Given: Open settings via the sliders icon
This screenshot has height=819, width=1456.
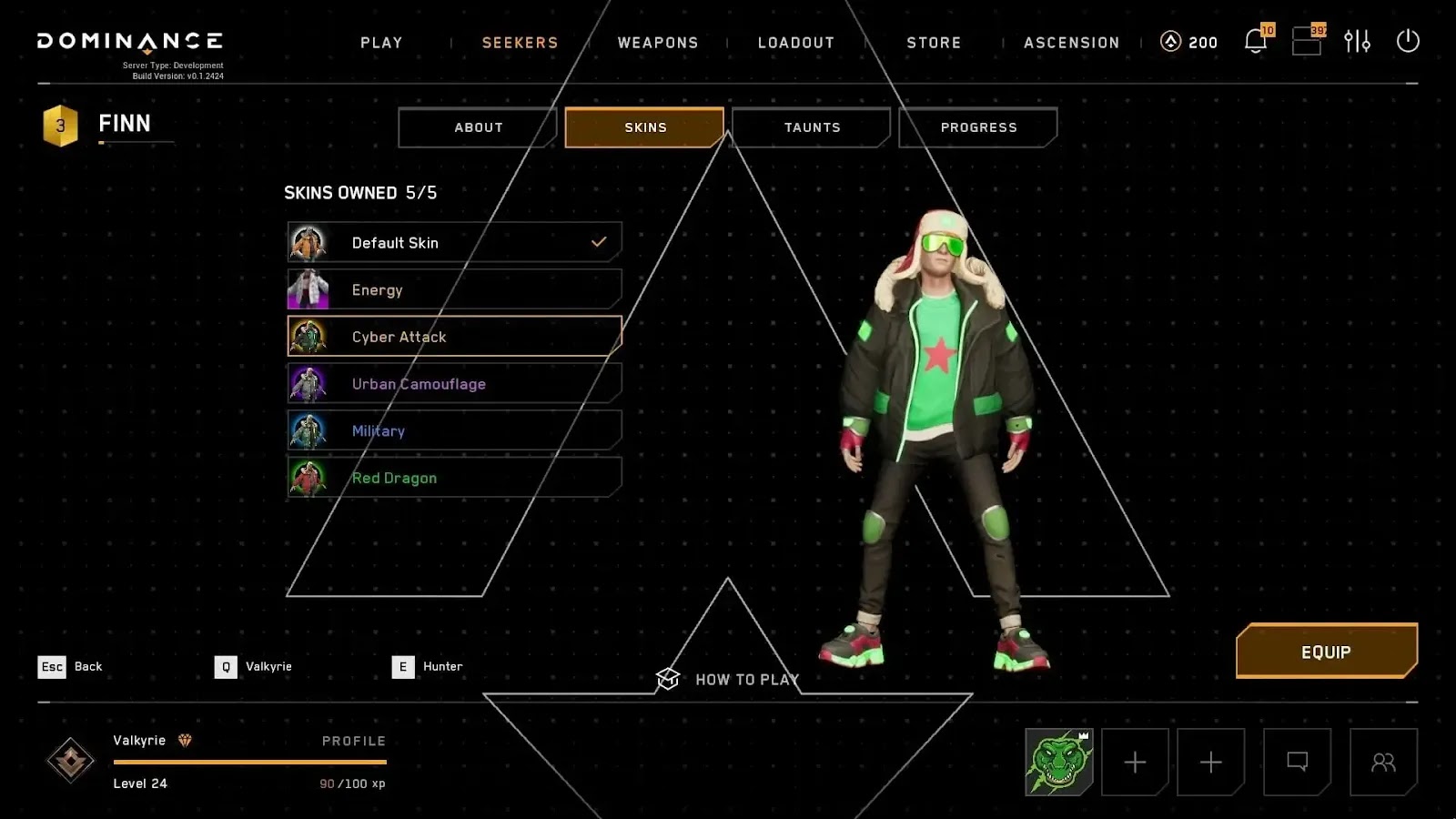Looking at the screenshot, I should (1357, 42).
